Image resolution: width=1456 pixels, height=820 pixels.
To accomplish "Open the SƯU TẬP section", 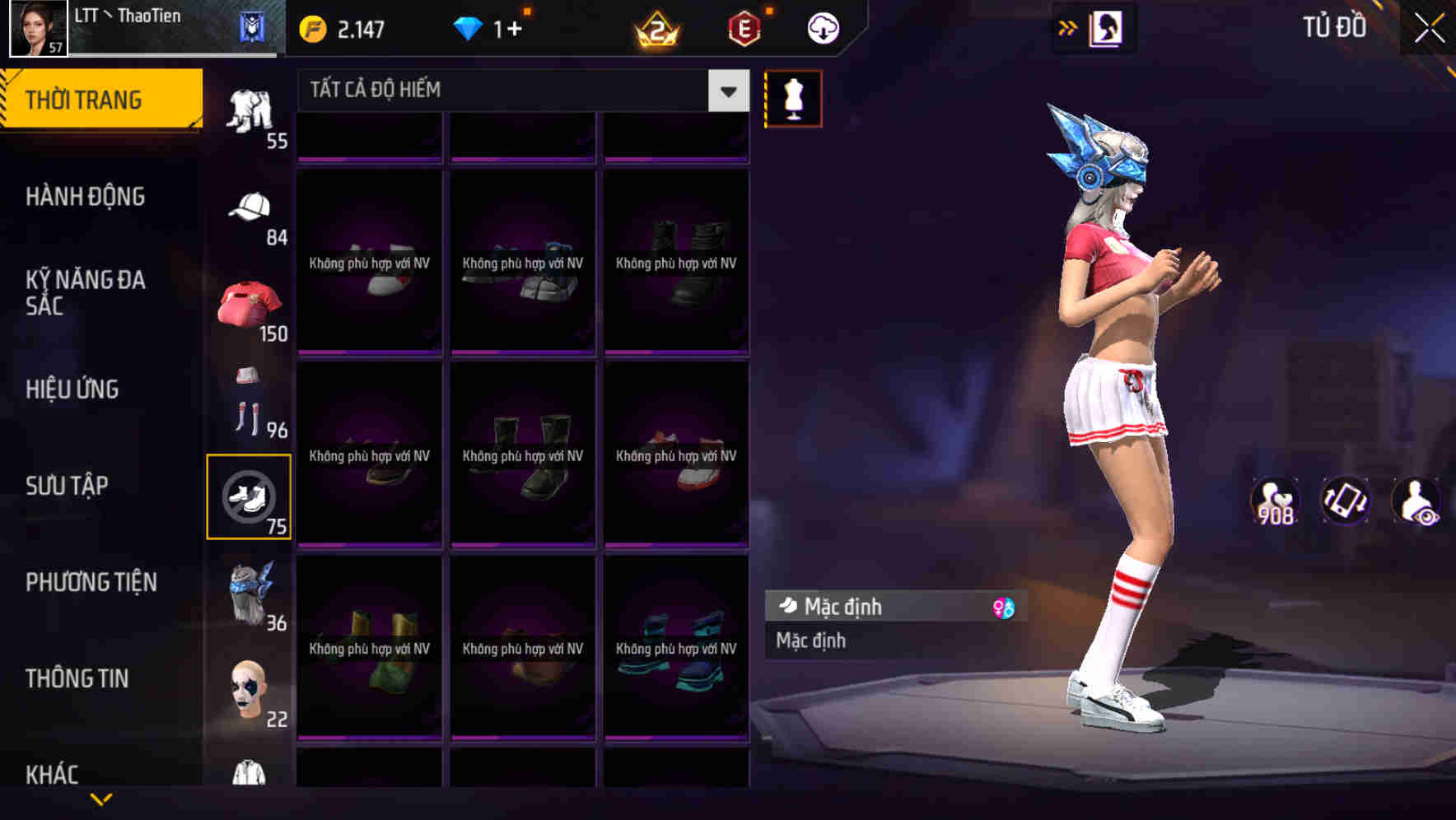I will pyautogui.click(x=68, y=487).
